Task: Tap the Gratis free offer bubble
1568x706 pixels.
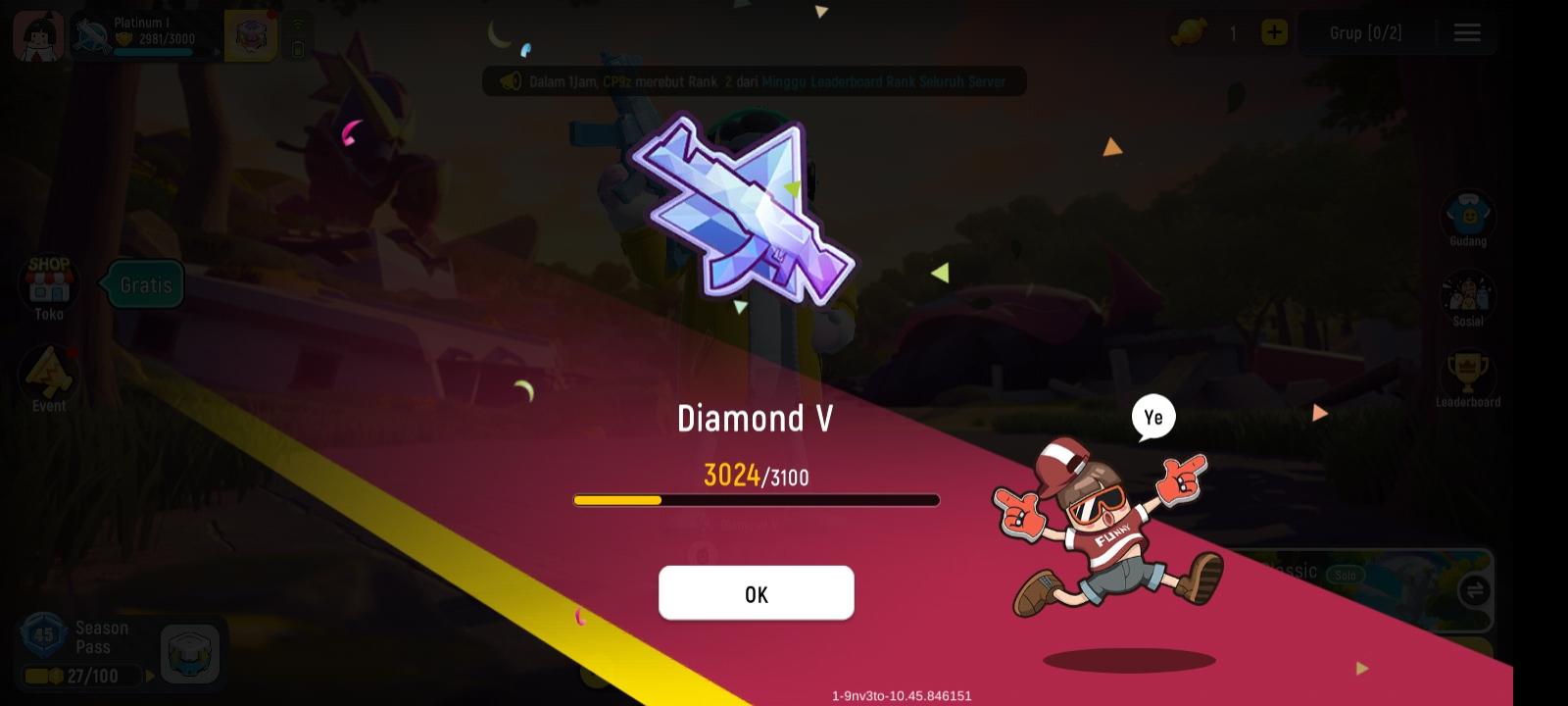Action: [143, 284]
